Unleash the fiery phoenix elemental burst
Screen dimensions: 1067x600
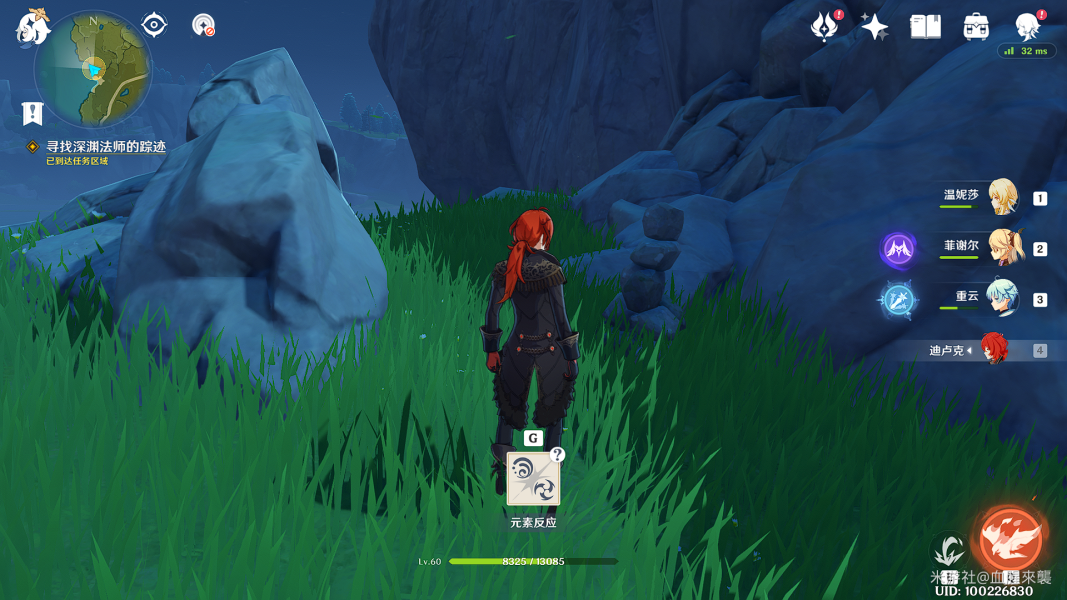[x=1011, y=539]
